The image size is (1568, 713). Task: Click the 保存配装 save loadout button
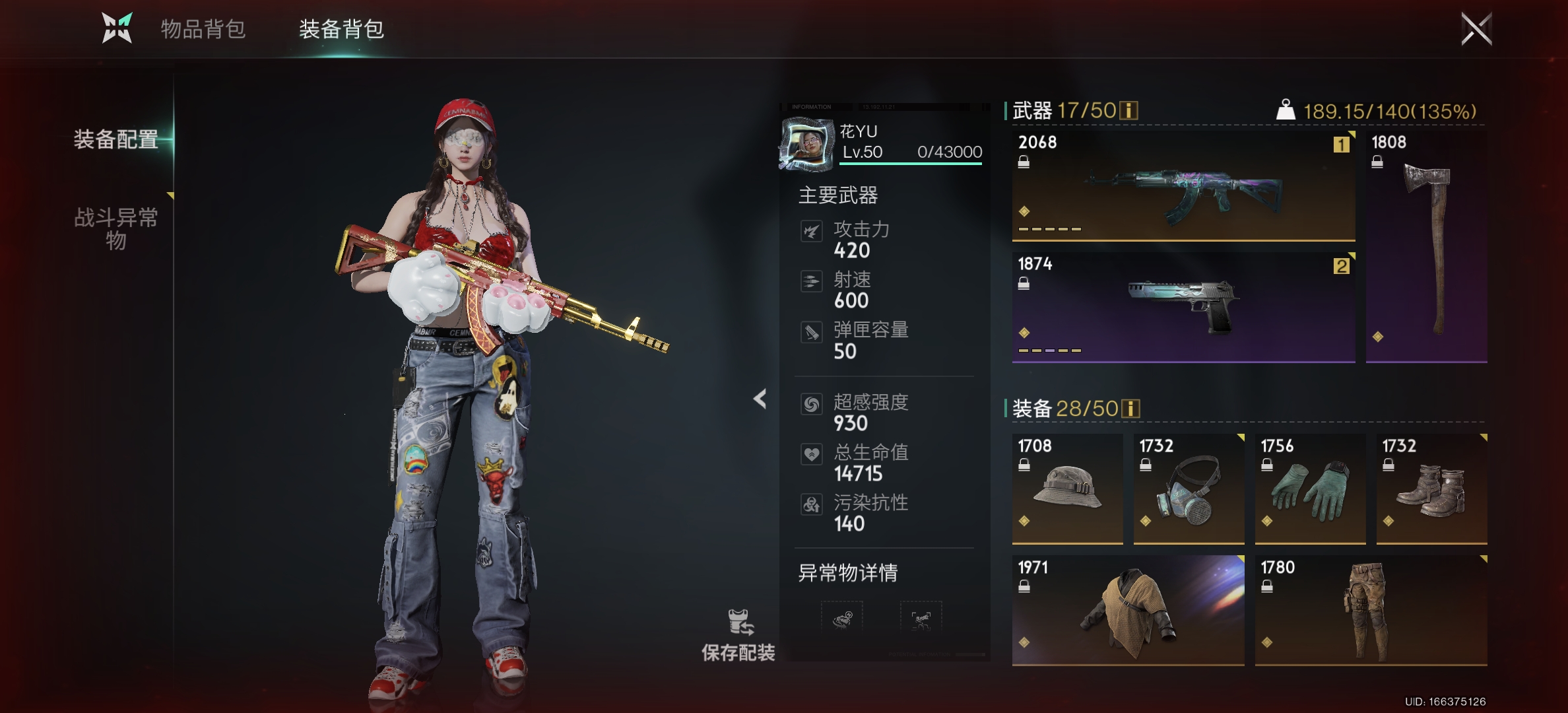pos(738,635)
